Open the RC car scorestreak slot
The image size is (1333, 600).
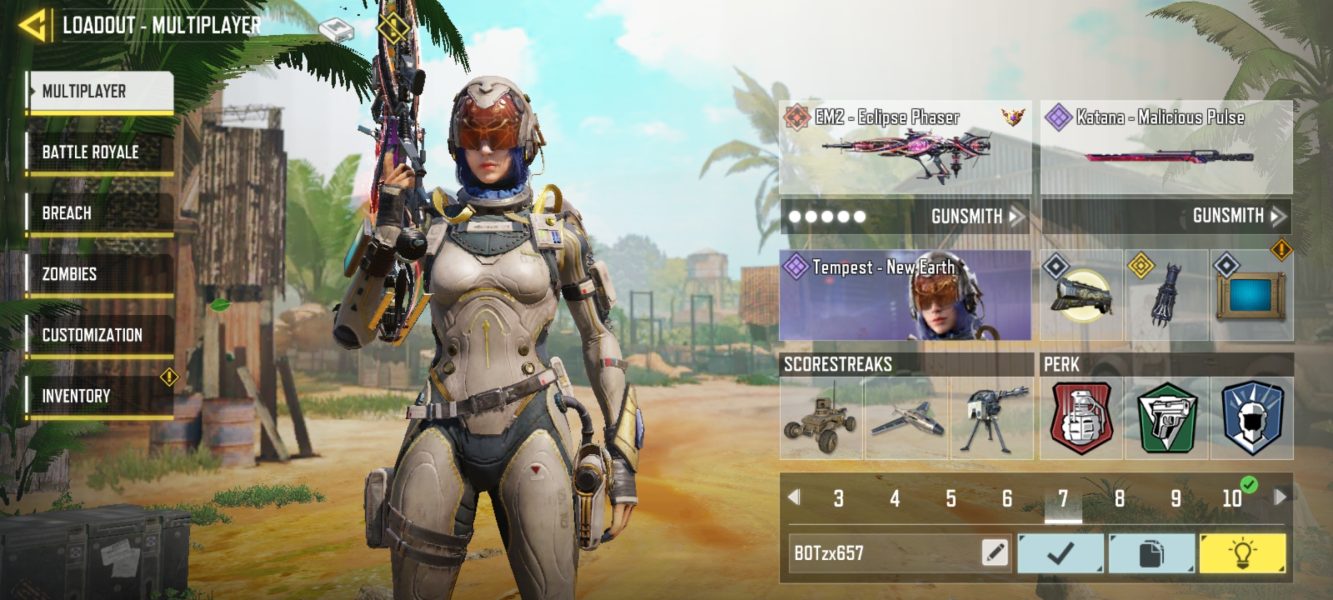(x=821, y=418)
